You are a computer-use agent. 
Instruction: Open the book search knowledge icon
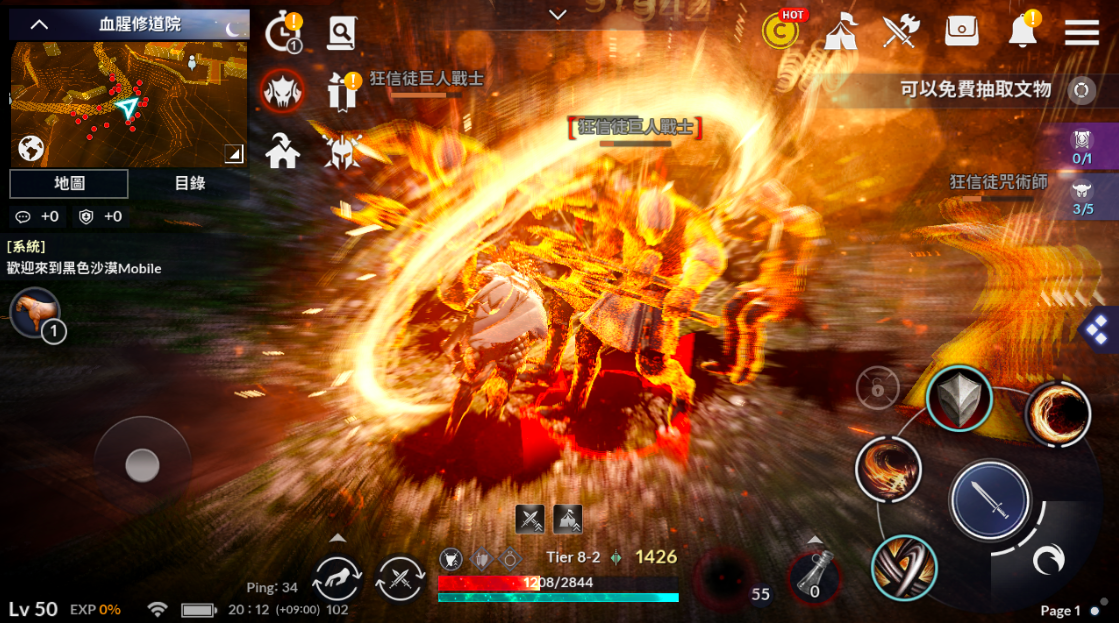[x=341, y=33]
